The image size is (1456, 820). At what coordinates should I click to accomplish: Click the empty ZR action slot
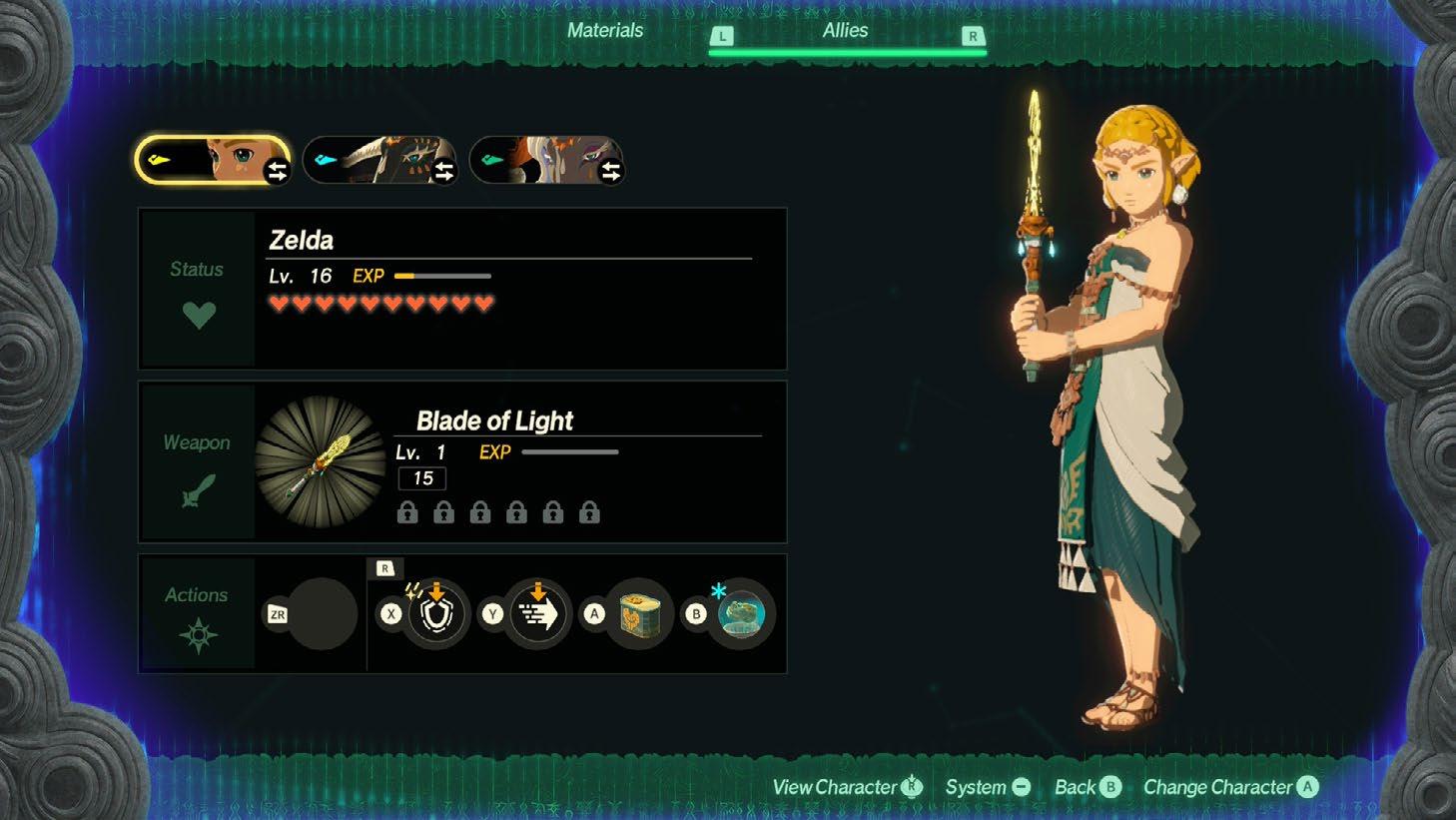tap(322, 614)
